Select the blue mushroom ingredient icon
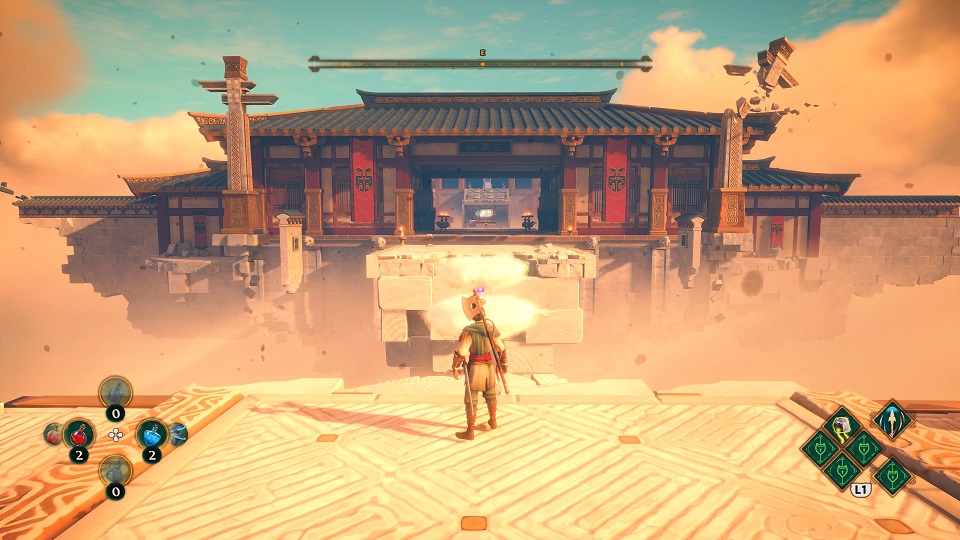 [179, 433]
